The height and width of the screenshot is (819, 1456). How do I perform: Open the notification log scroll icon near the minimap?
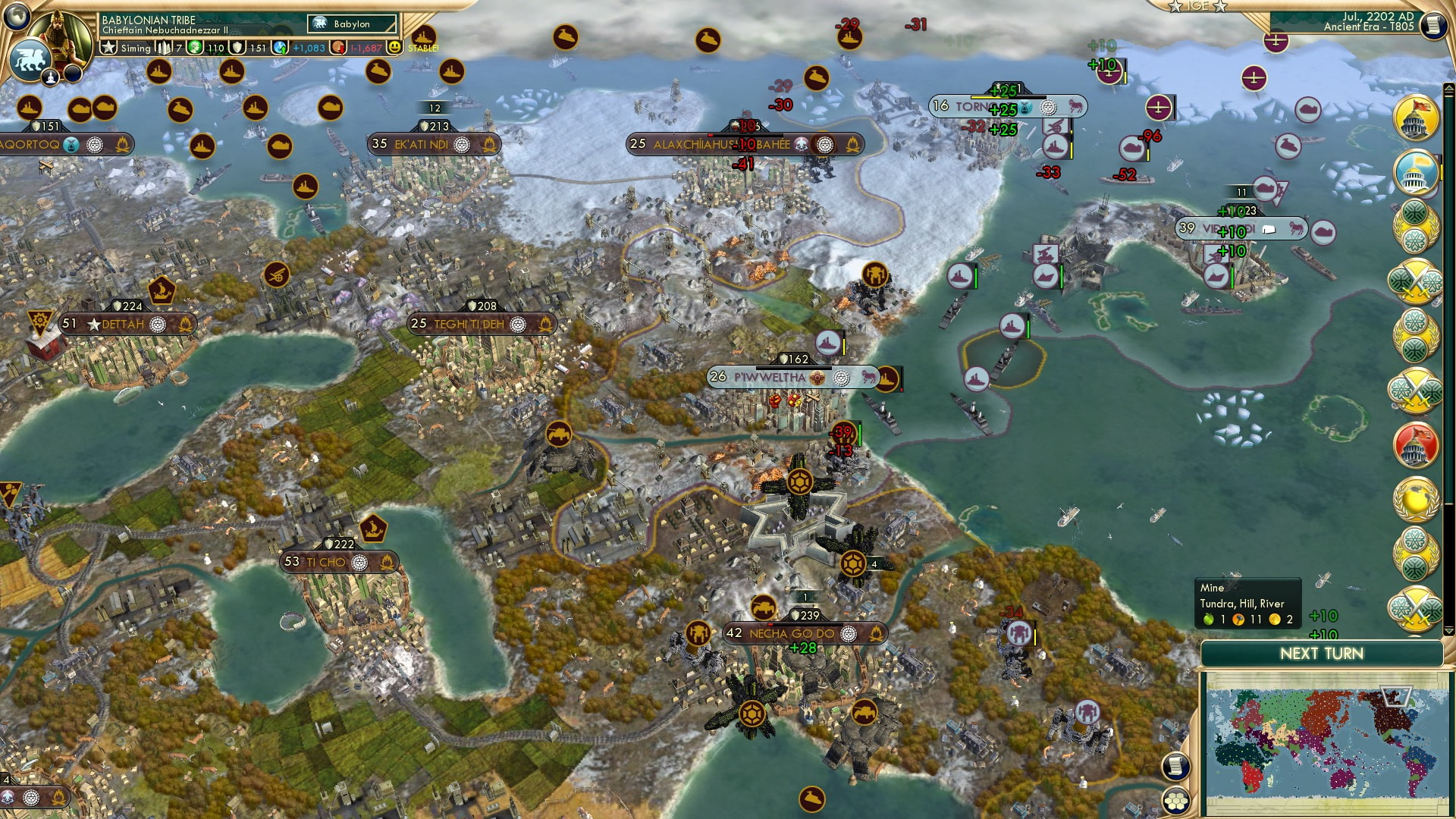tap(1175, 767)
